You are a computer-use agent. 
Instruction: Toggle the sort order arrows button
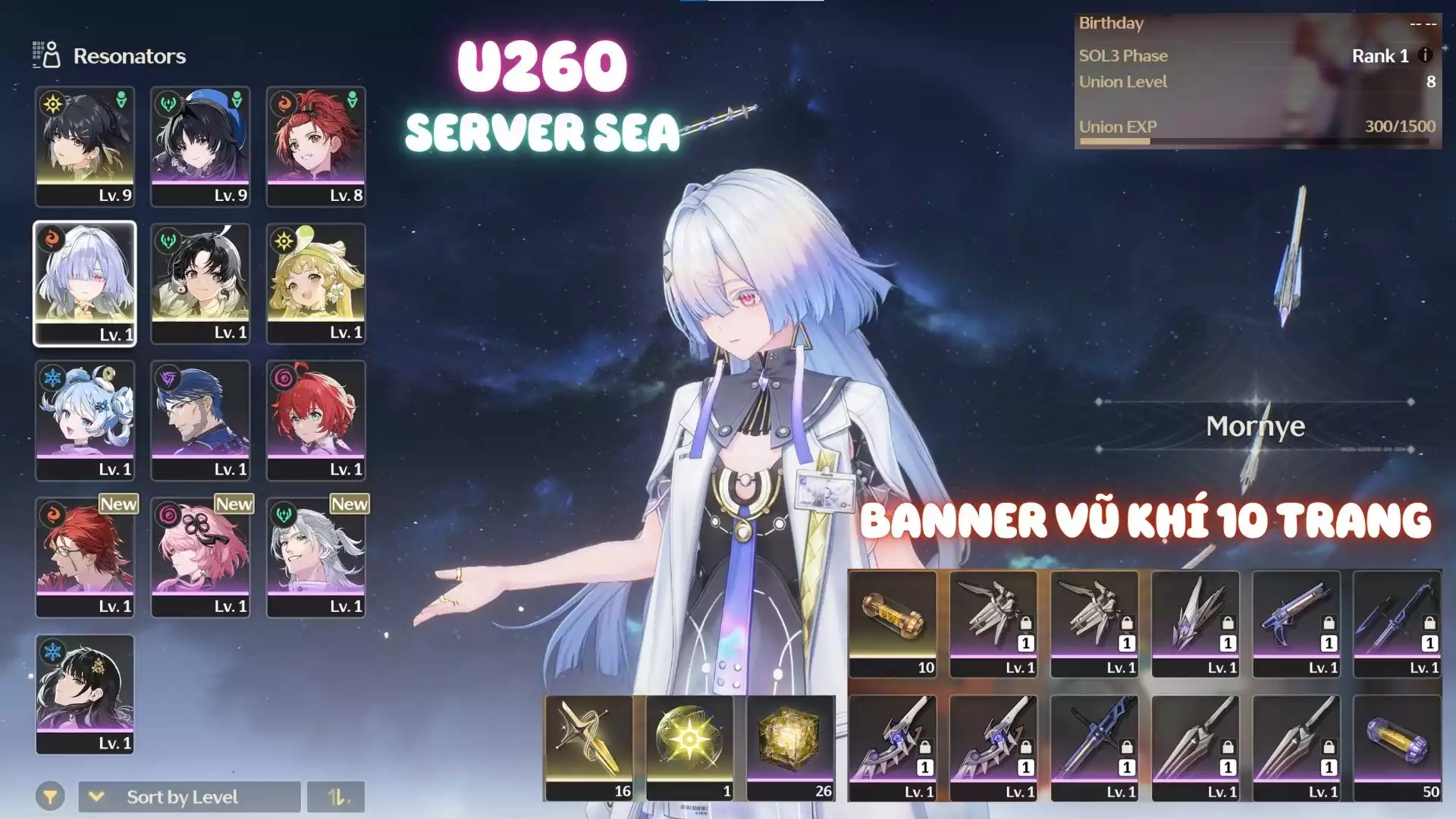tap(336, 797)
